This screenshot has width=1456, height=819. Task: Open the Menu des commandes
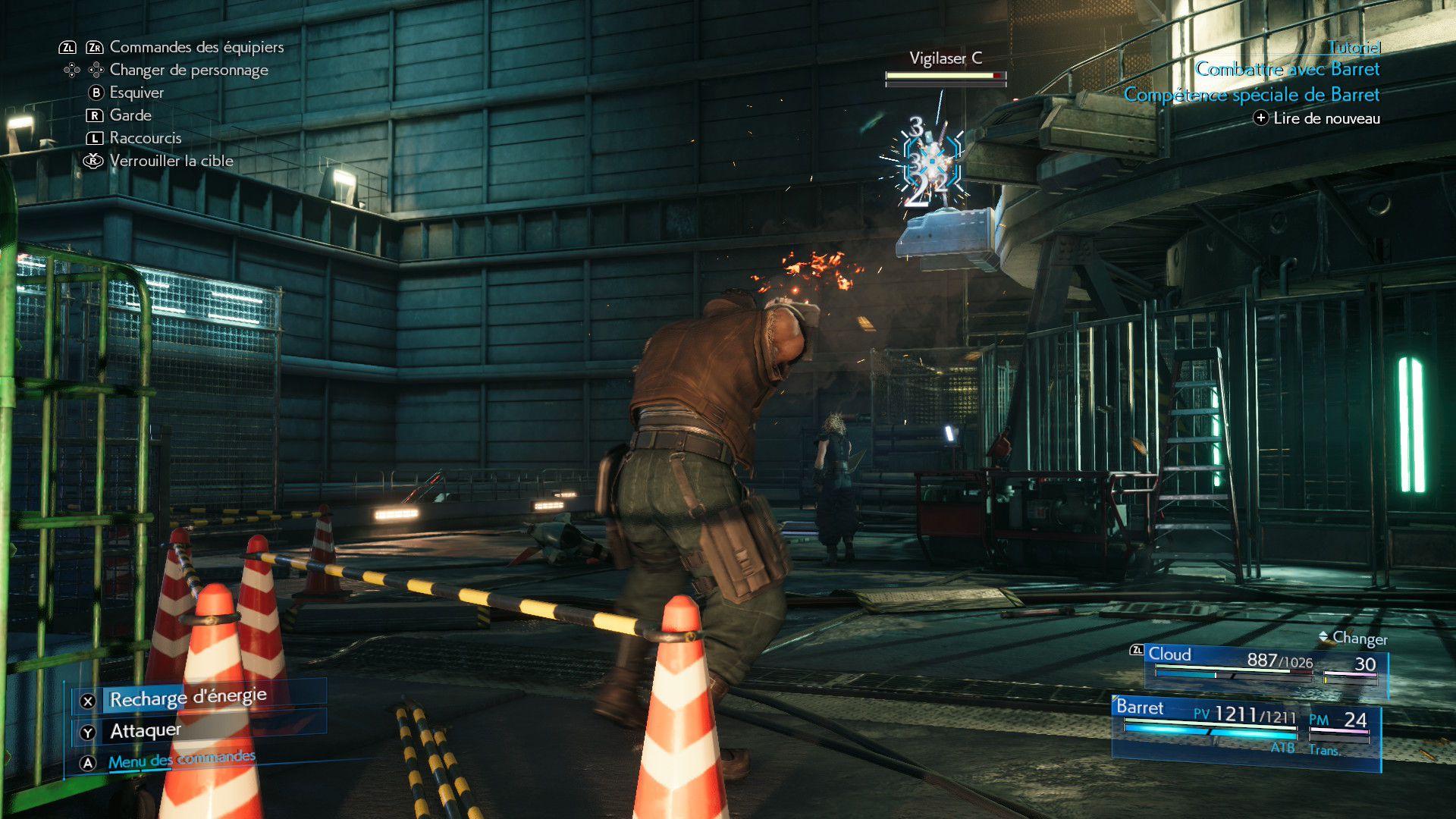click(x=181, y=760)
